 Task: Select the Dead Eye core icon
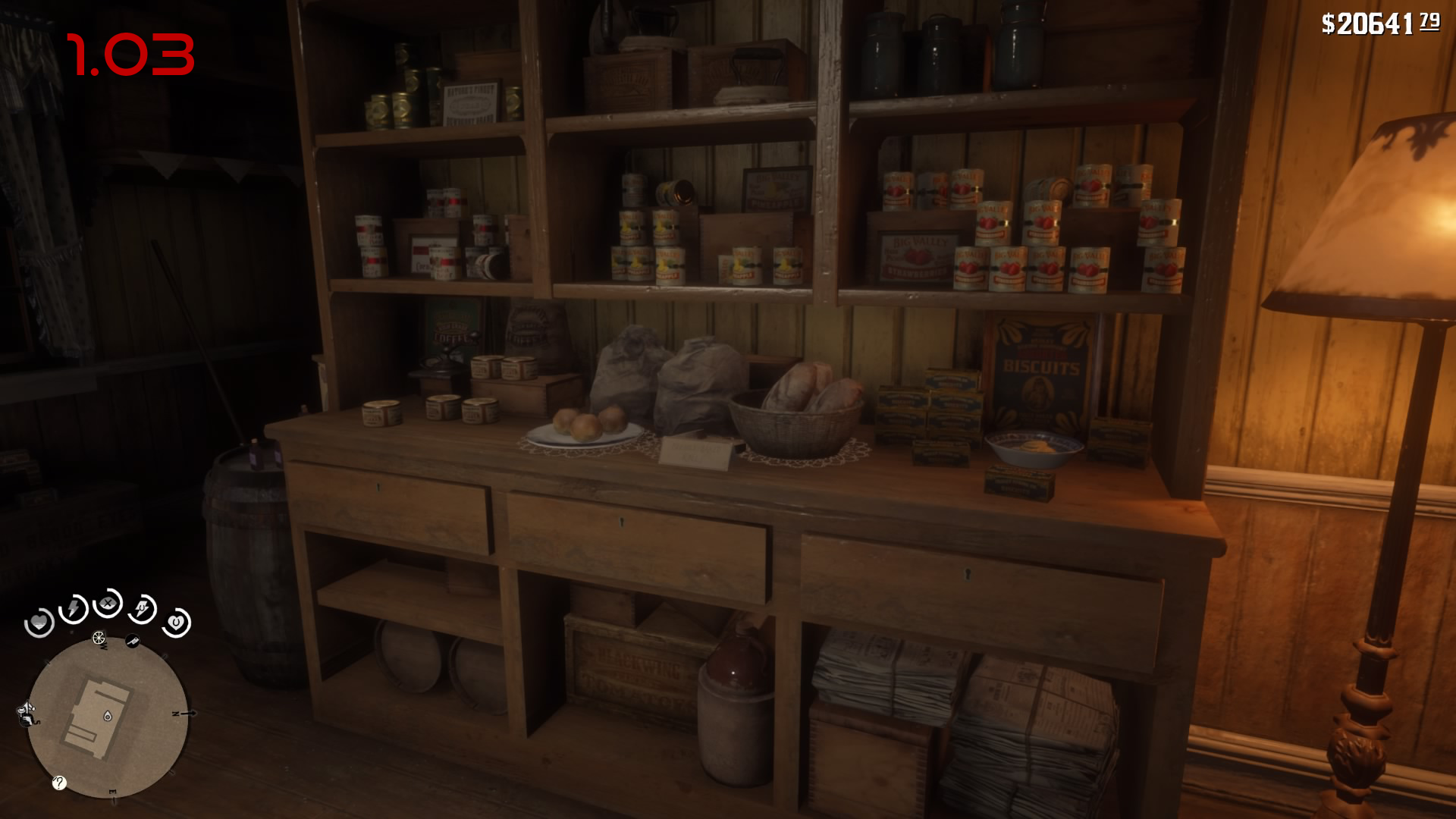point(108,604)
